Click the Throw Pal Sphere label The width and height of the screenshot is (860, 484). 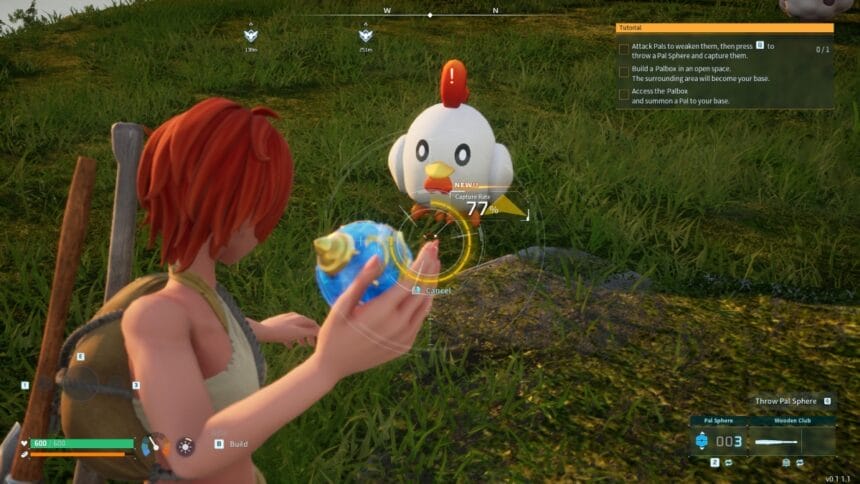click(785, 401)
